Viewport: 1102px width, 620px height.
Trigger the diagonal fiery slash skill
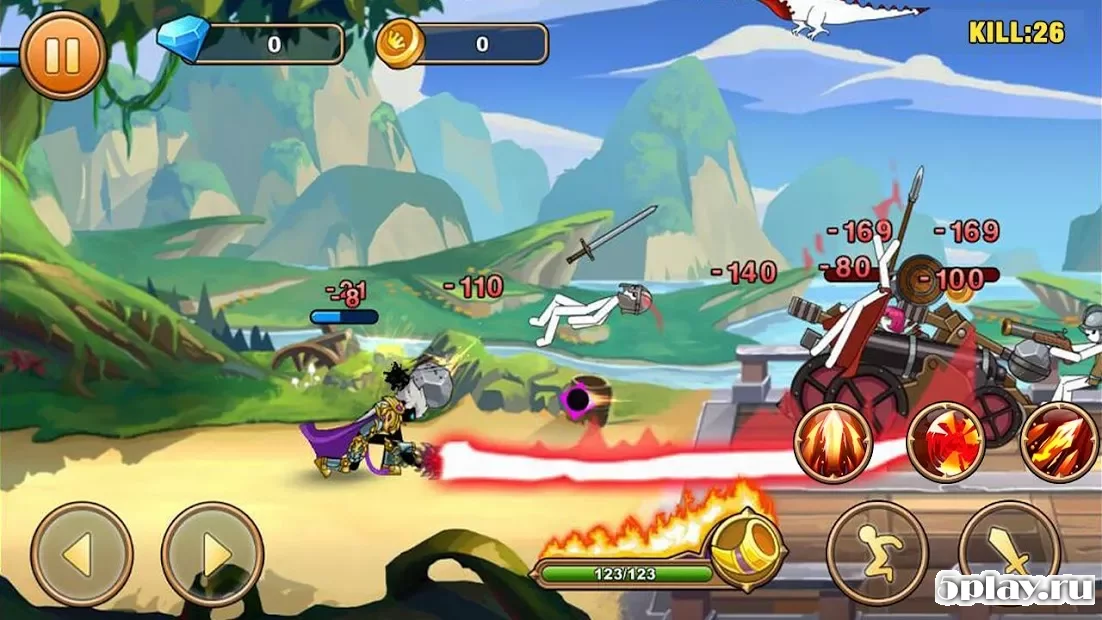[x=1058, y=443]
